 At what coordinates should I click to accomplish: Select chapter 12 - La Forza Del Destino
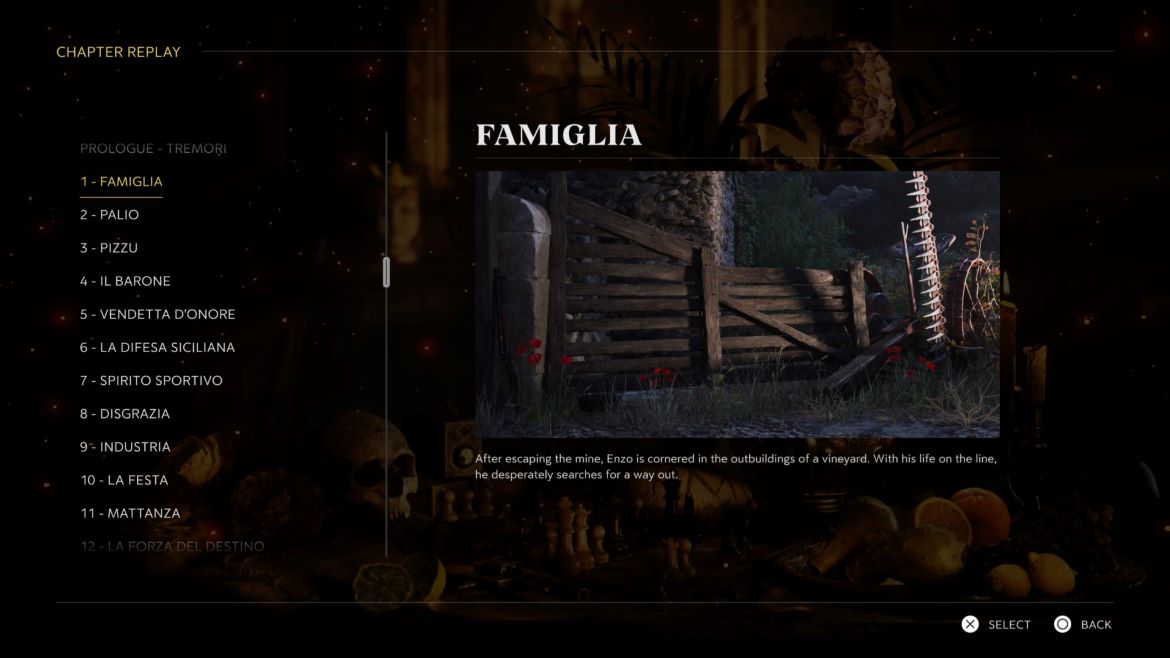tap(172, 546)
